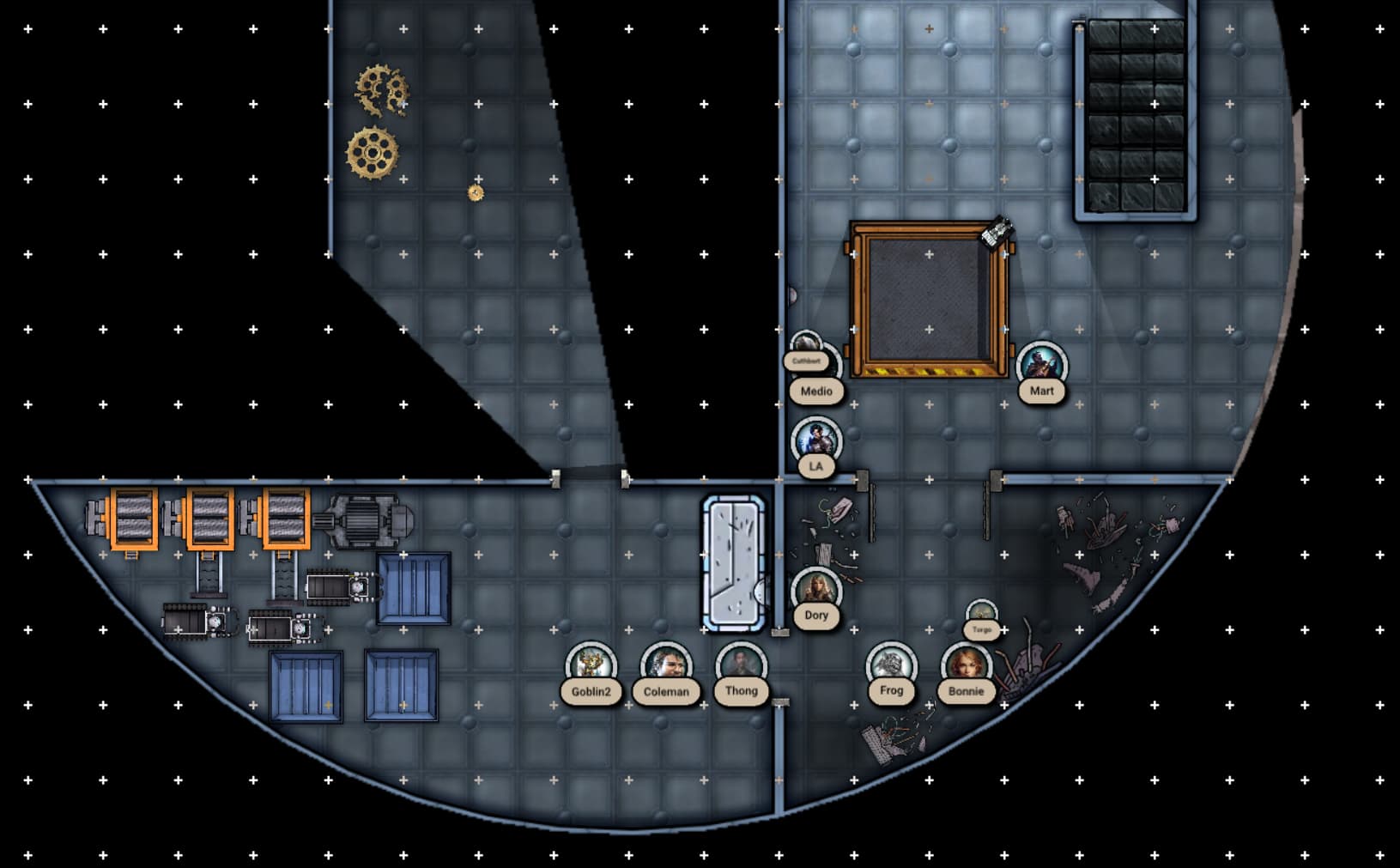This screenshot has height=868, width=1400.
Task: Select the Goblin2 token
Action: tap(591, 665)
